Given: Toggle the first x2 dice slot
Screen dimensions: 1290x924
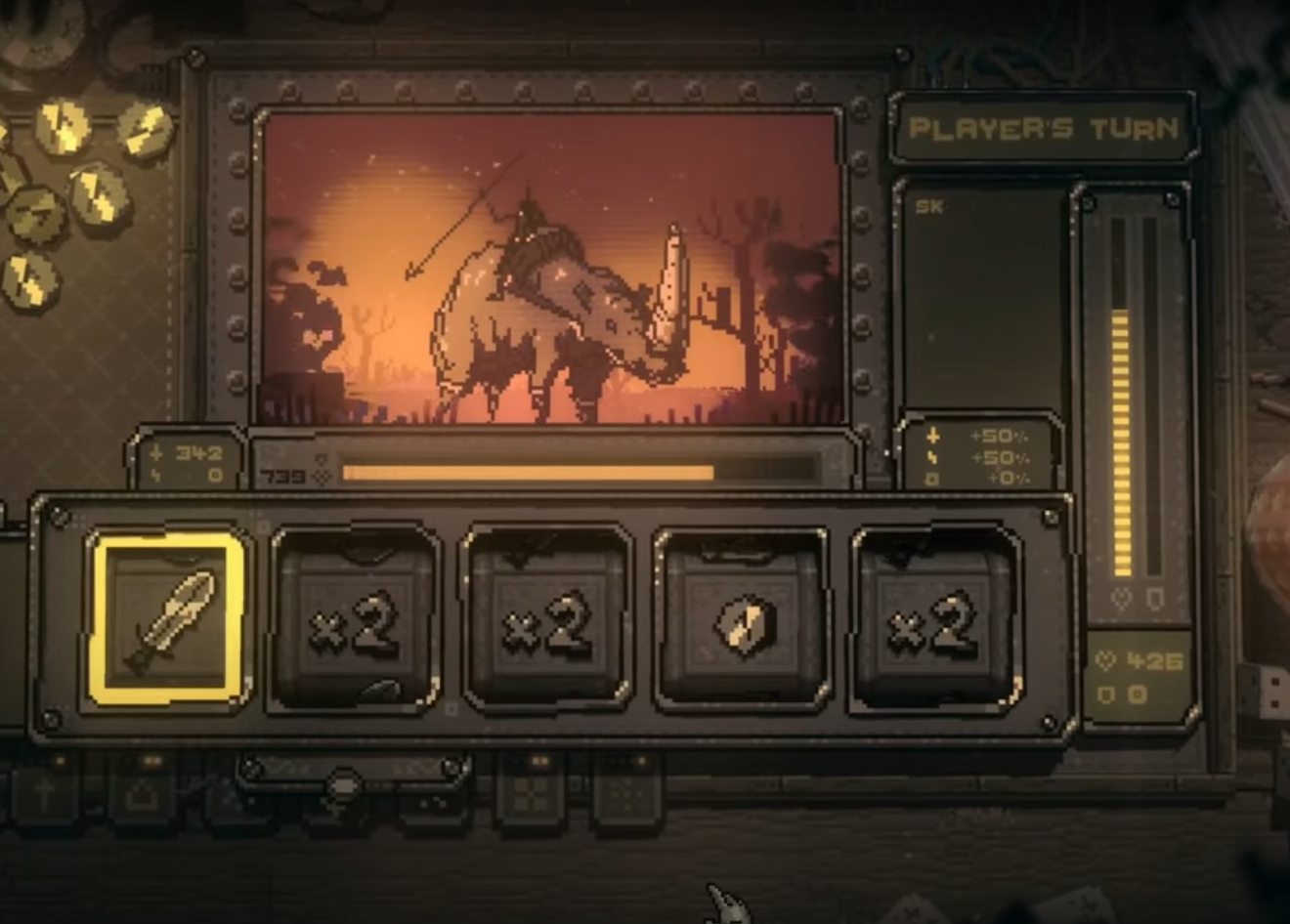Looking at the screenshot, I should (353, 617).
